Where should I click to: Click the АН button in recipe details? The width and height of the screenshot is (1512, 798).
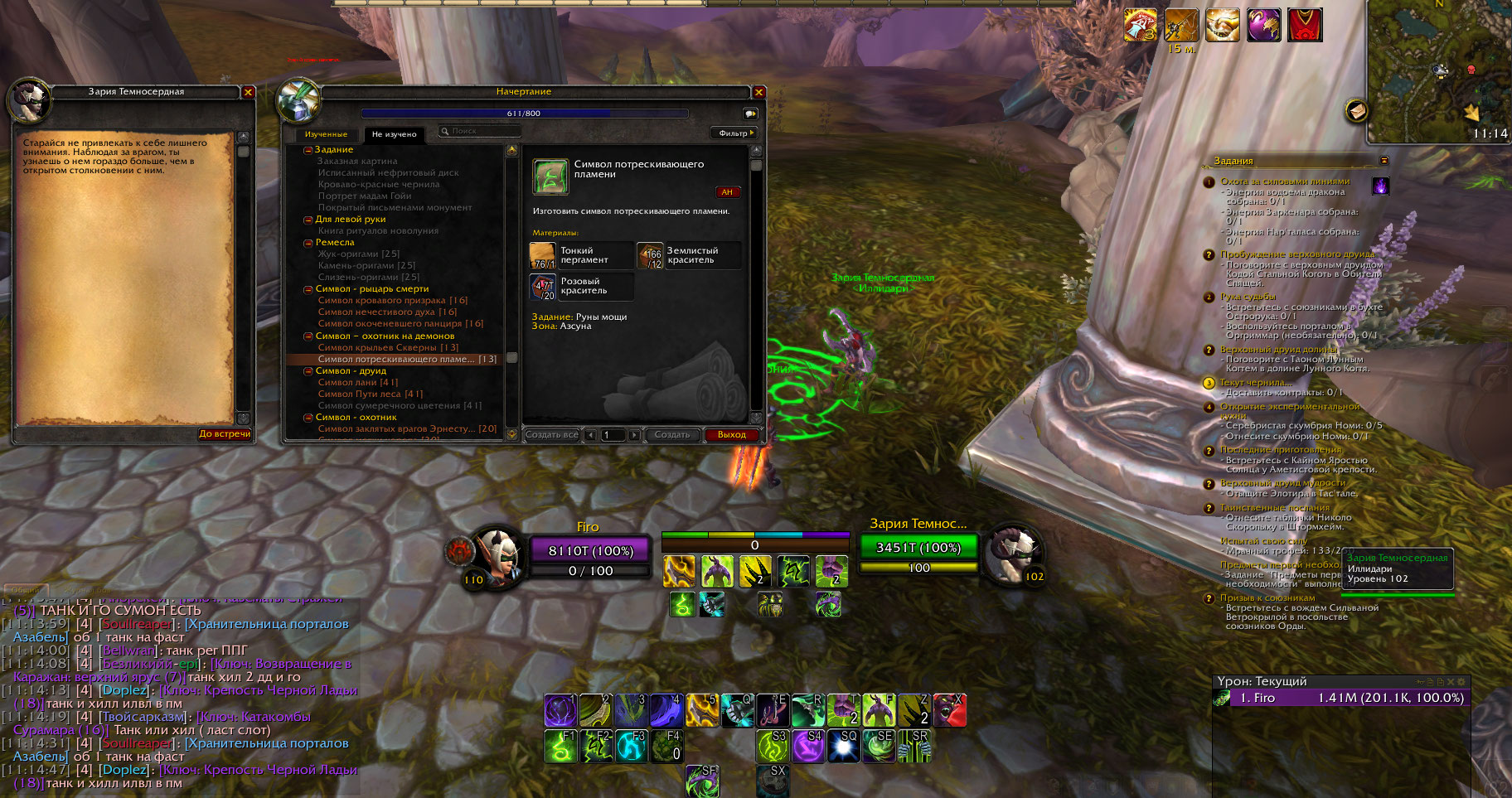point(727,192)
